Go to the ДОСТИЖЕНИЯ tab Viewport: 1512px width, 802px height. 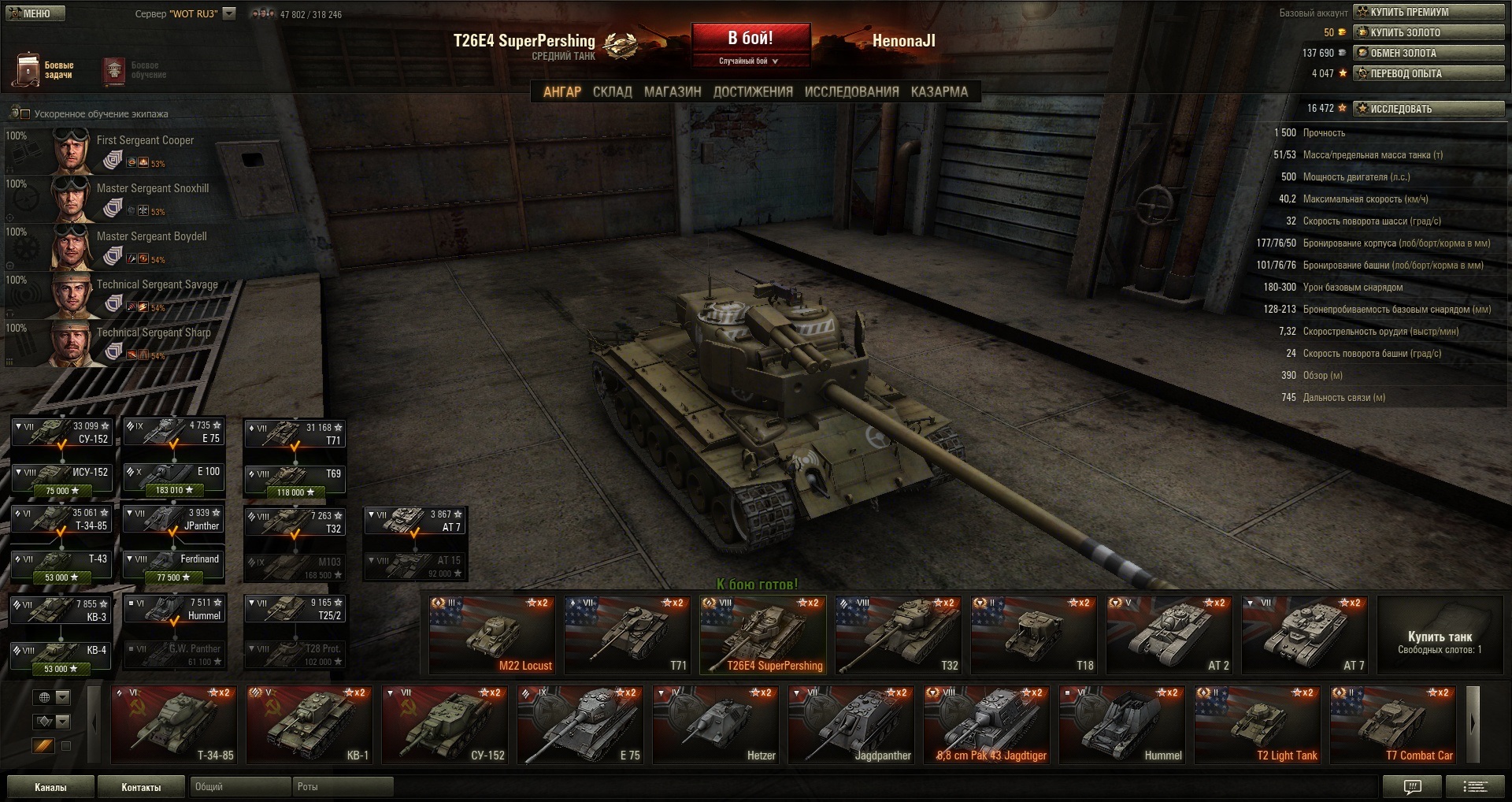pyautogui.click(x=753, y=91)
